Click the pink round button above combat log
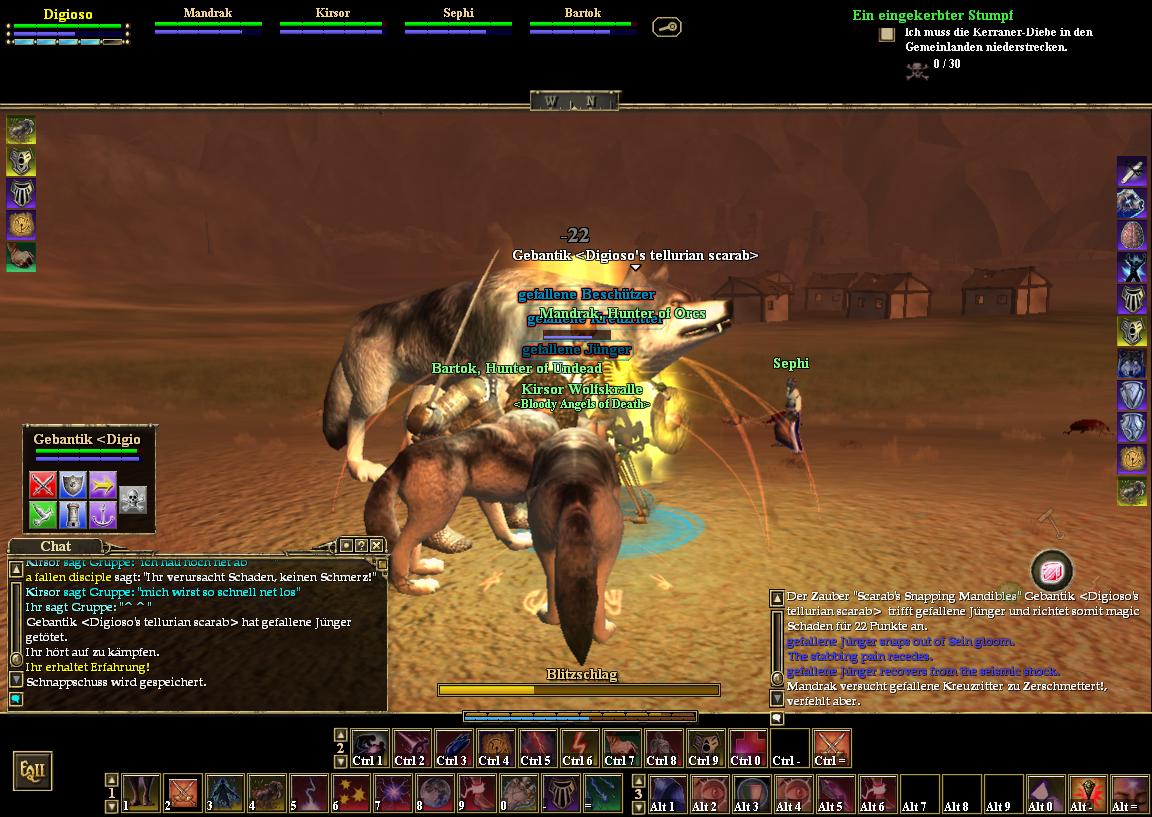The height and width of the screenshot is (817, 1152). coord(1052,570)
